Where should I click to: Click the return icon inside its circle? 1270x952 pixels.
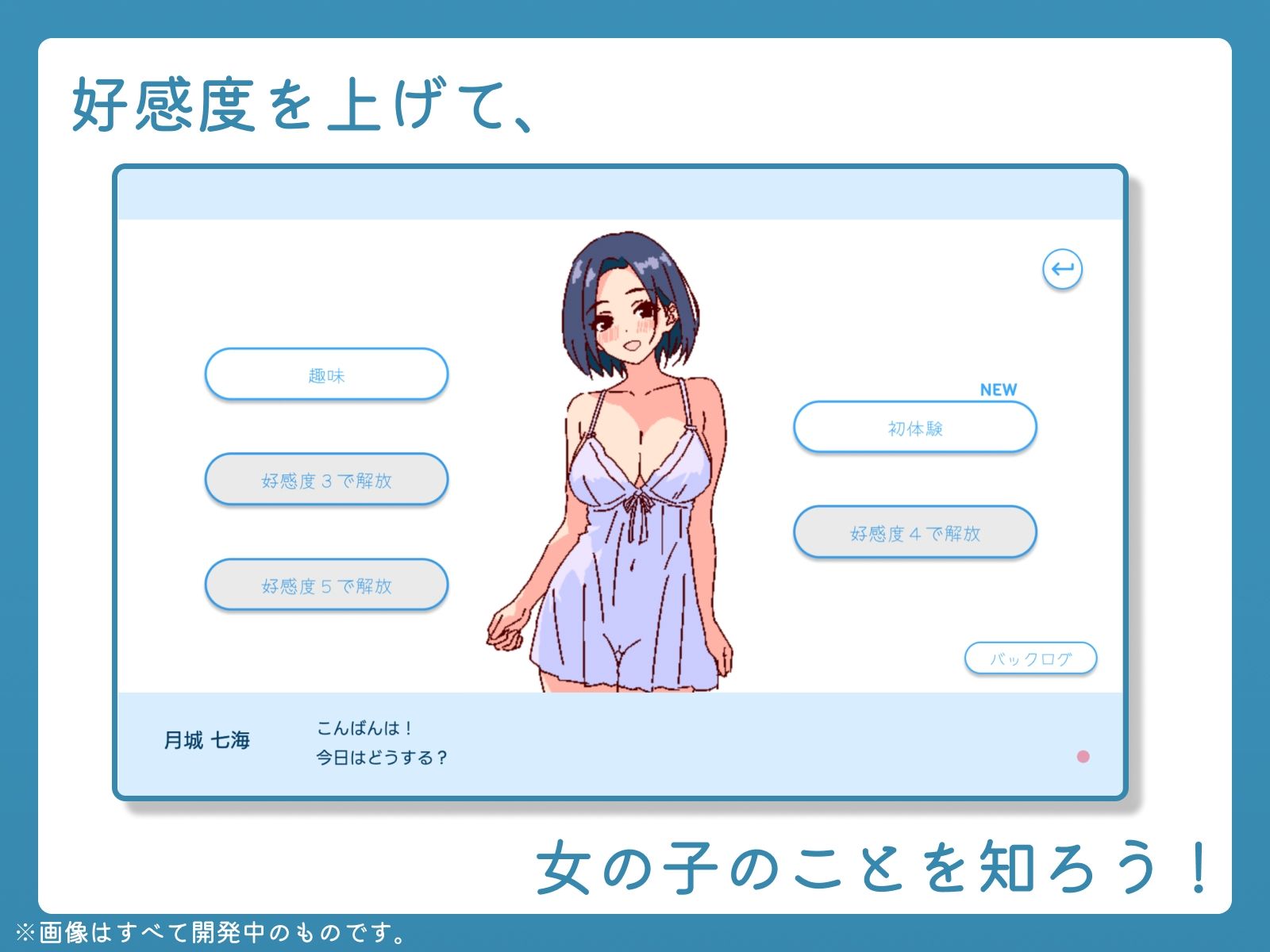pyautogui.click(x=1065, y=270)
